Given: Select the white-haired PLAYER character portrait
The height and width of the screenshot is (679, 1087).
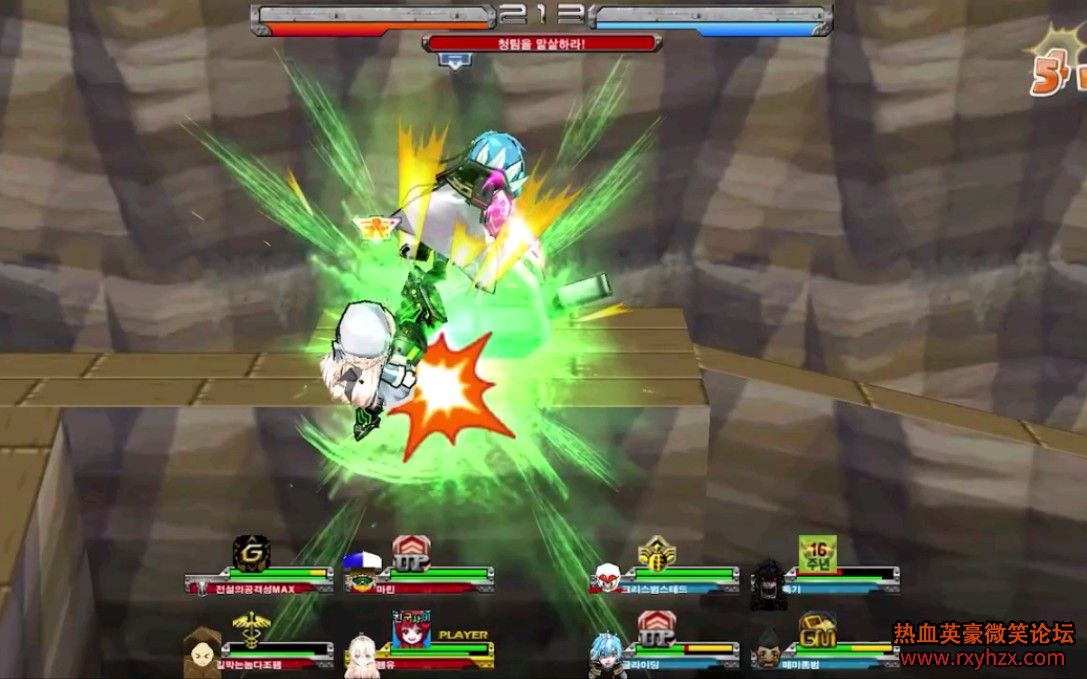Looking at the screenshot, I should coord(364,651).
